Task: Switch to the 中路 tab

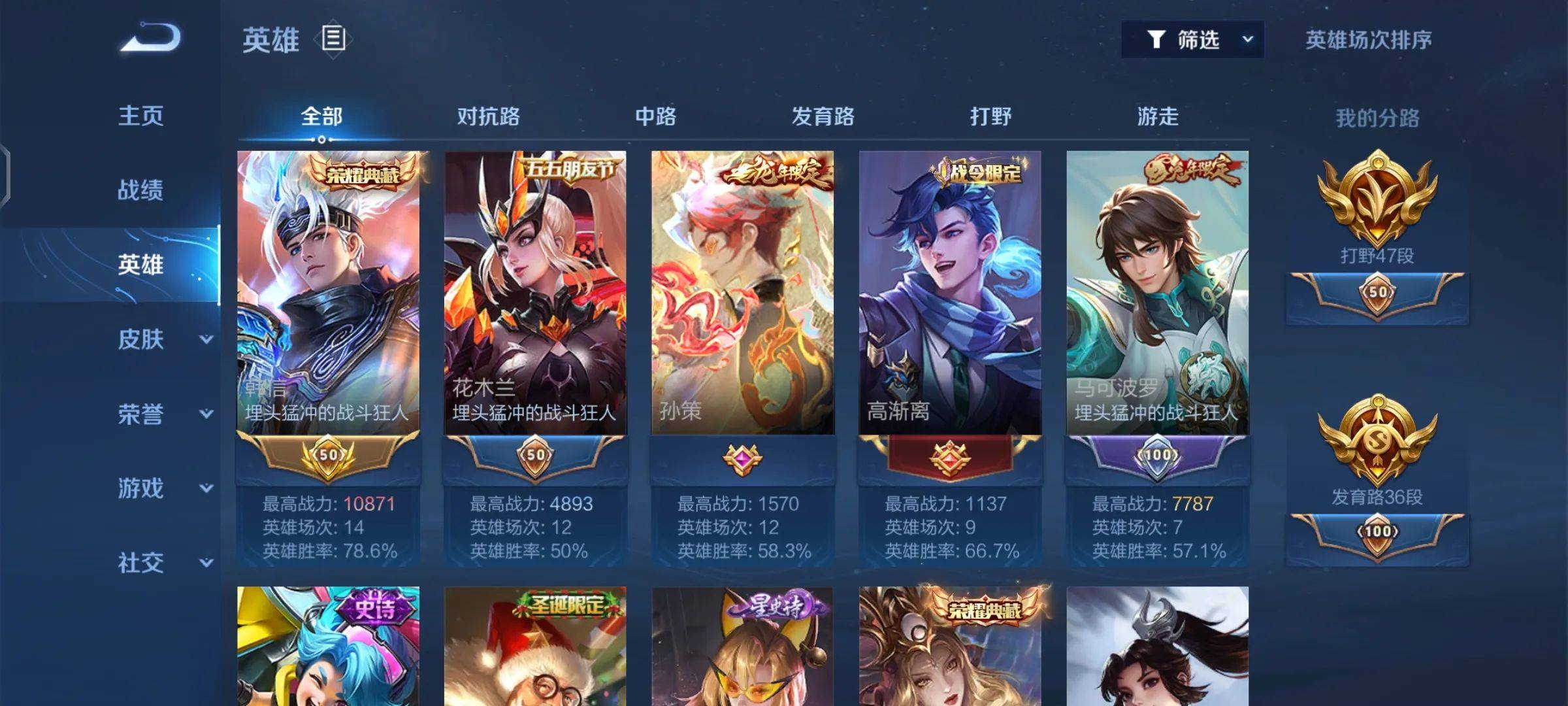Action: pos(655,117)
